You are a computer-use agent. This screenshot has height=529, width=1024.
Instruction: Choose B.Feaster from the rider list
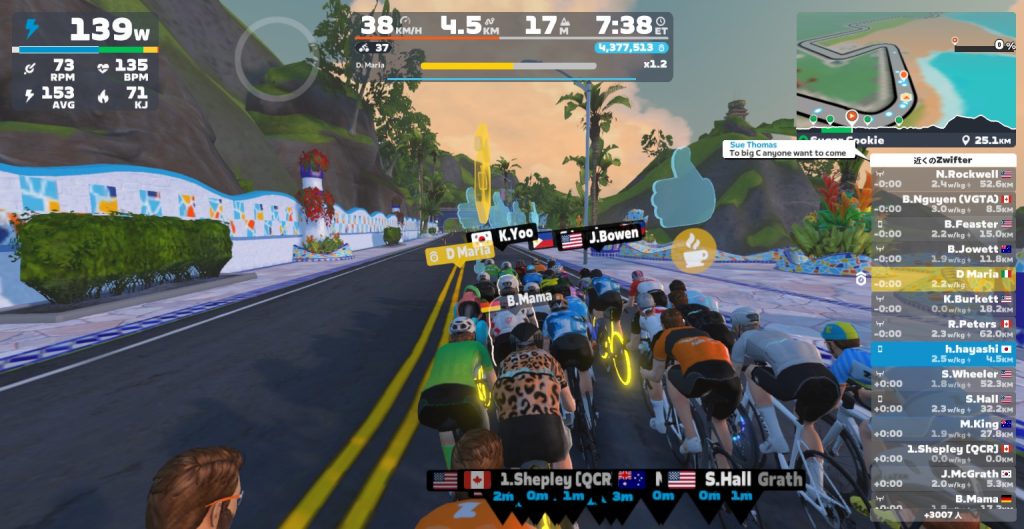tap(943, 229)
